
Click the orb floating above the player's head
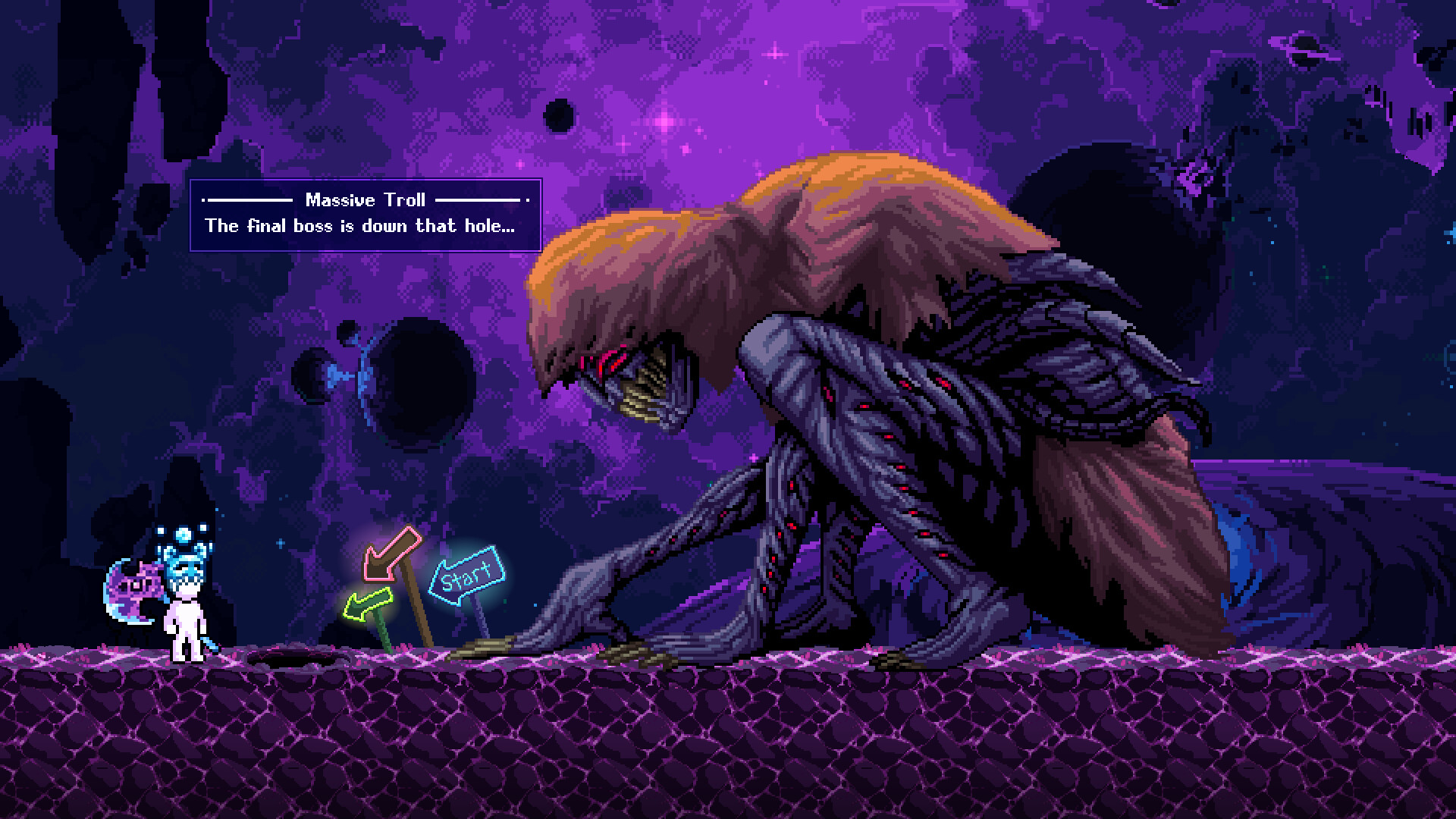pyautogui.click(x=182, y=534)
